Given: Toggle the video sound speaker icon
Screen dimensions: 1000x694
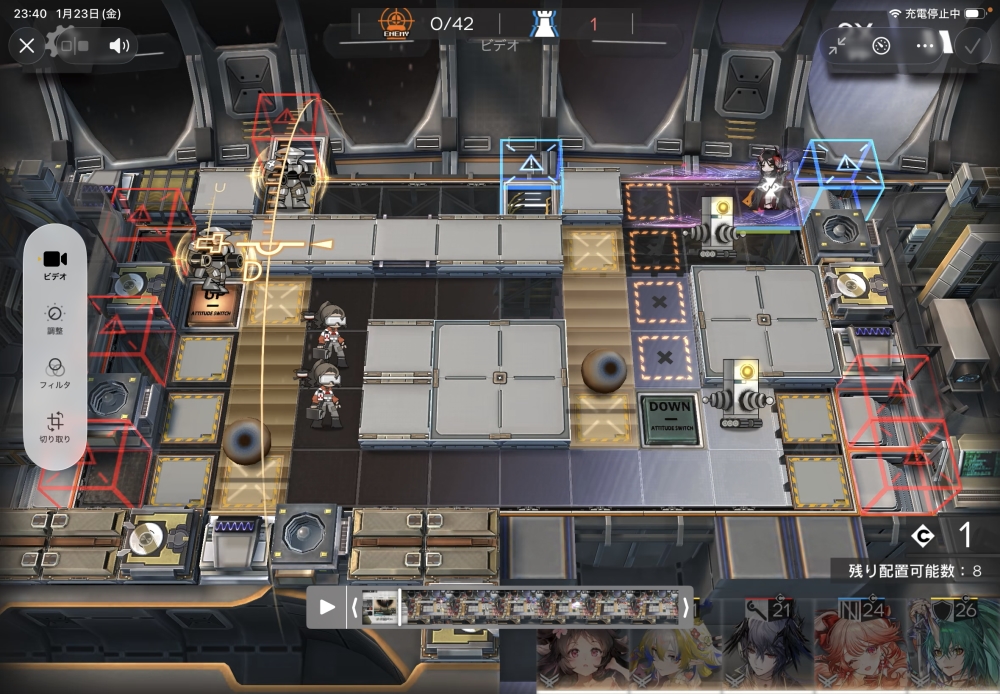Looking at the screenshot, I should click(120, 45).
